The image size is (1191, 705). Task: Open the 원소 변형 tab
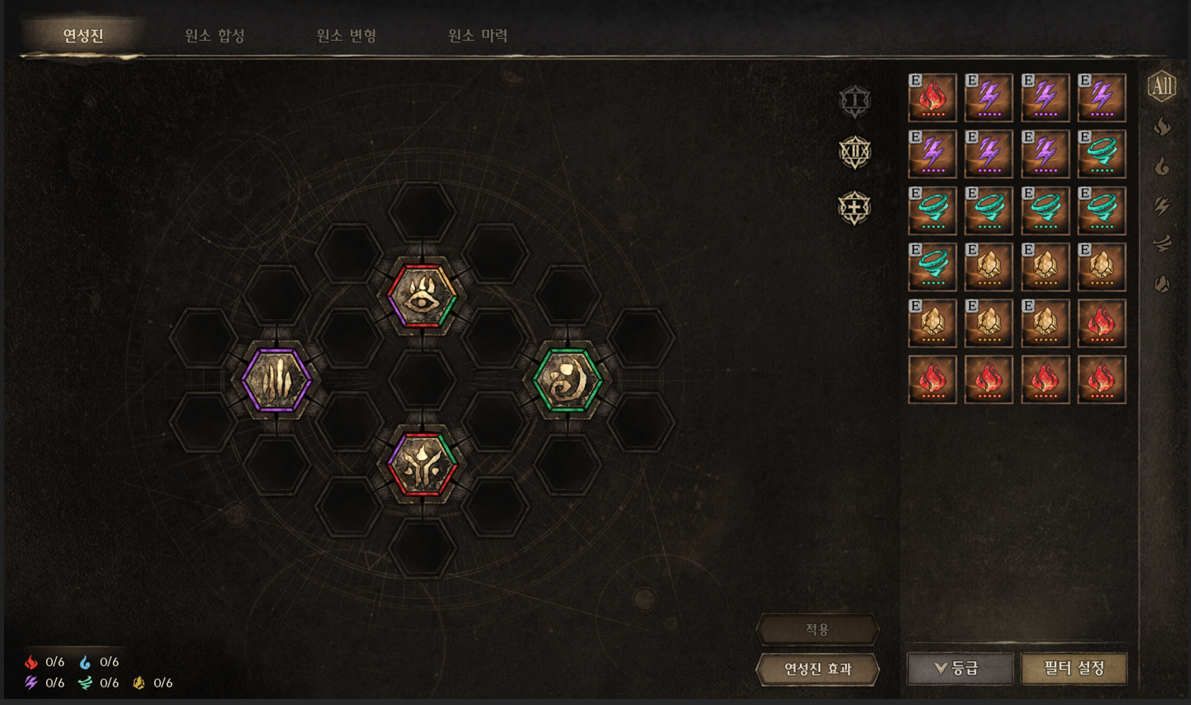(346, 36)
